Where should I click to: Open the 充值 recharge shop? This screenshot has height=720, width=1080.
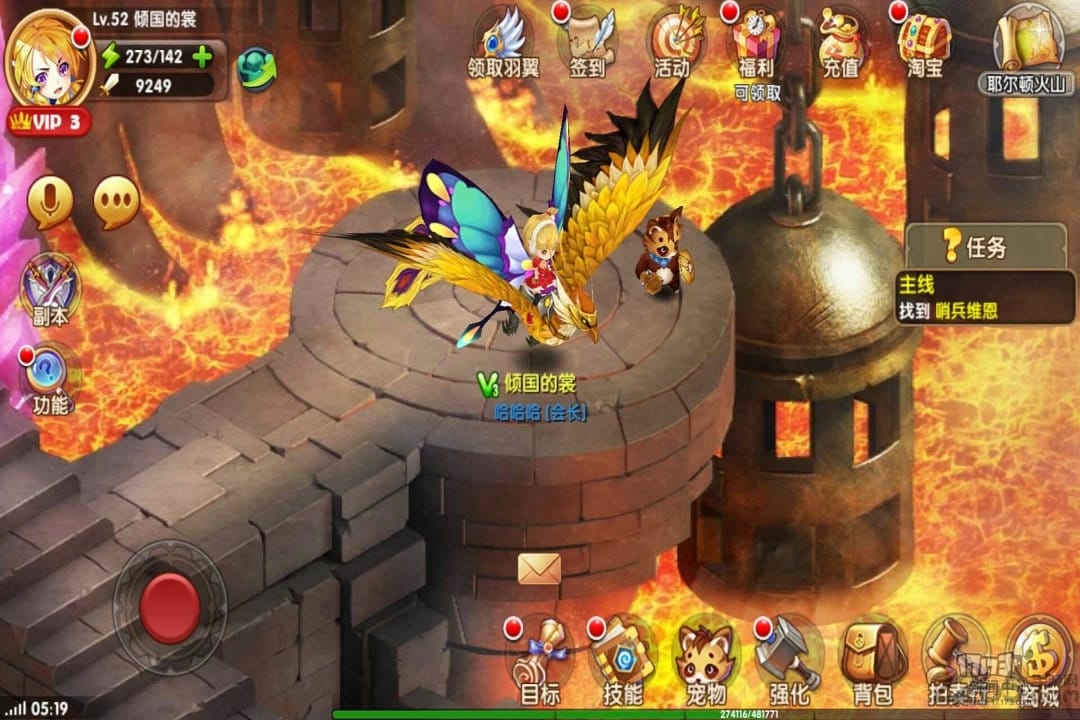[839, 40]
